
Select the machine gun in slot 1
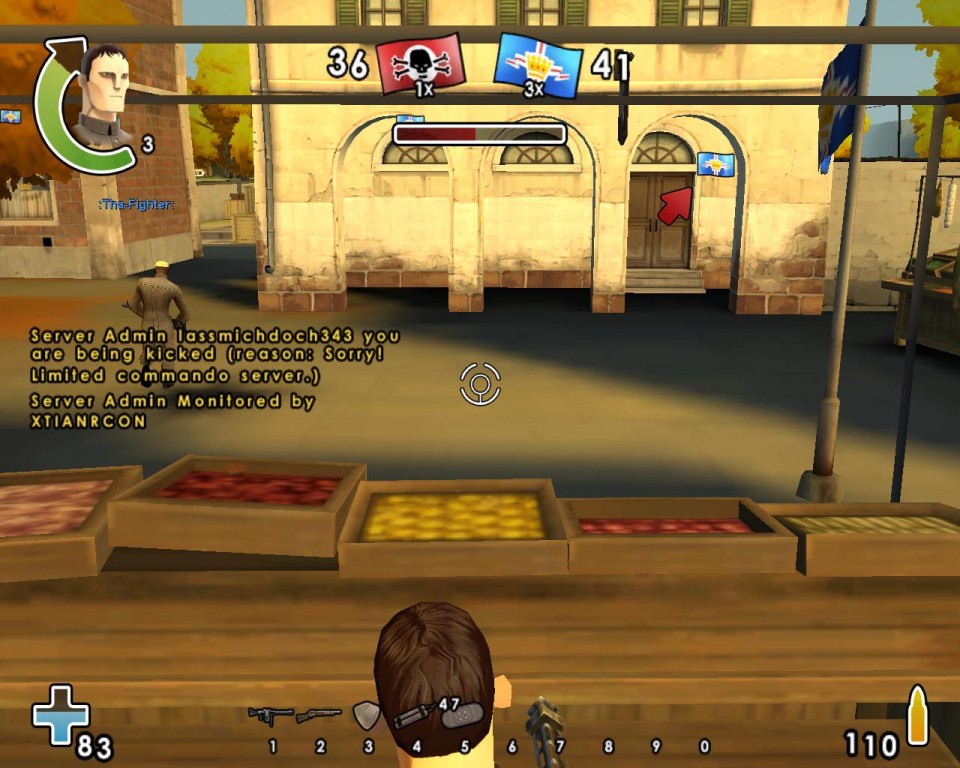coord(271,715)
